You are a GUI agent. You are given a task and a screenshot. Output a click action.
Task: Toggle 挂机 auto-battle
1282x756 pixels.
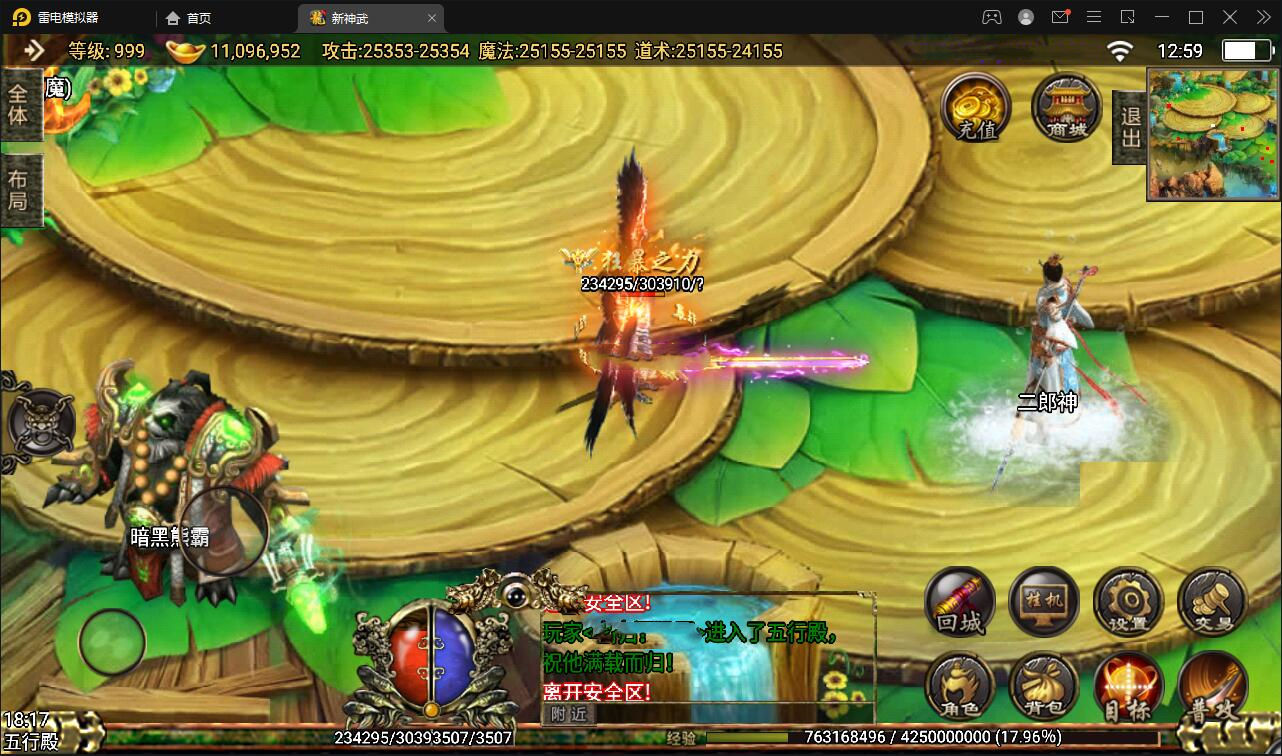click(x=1043, y=601)
